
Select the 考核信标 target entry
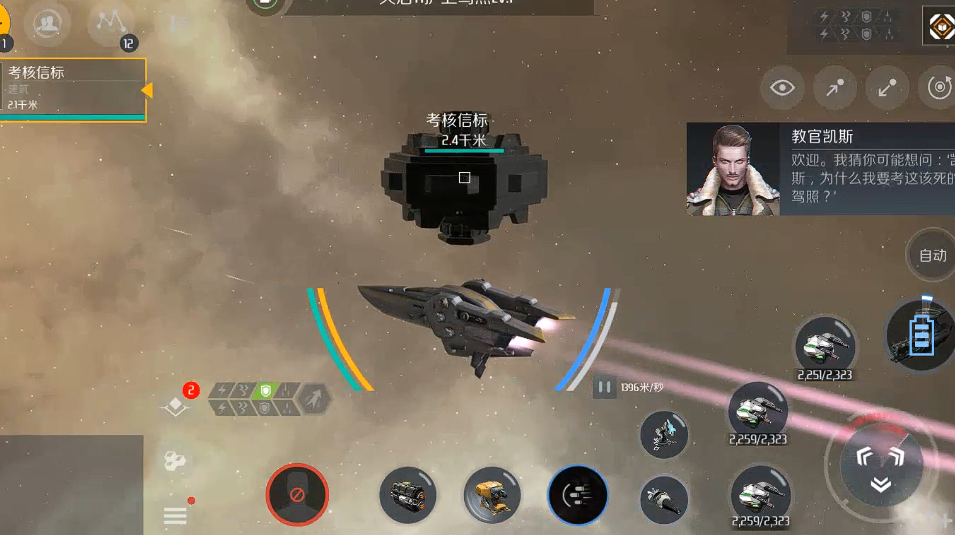72,89
